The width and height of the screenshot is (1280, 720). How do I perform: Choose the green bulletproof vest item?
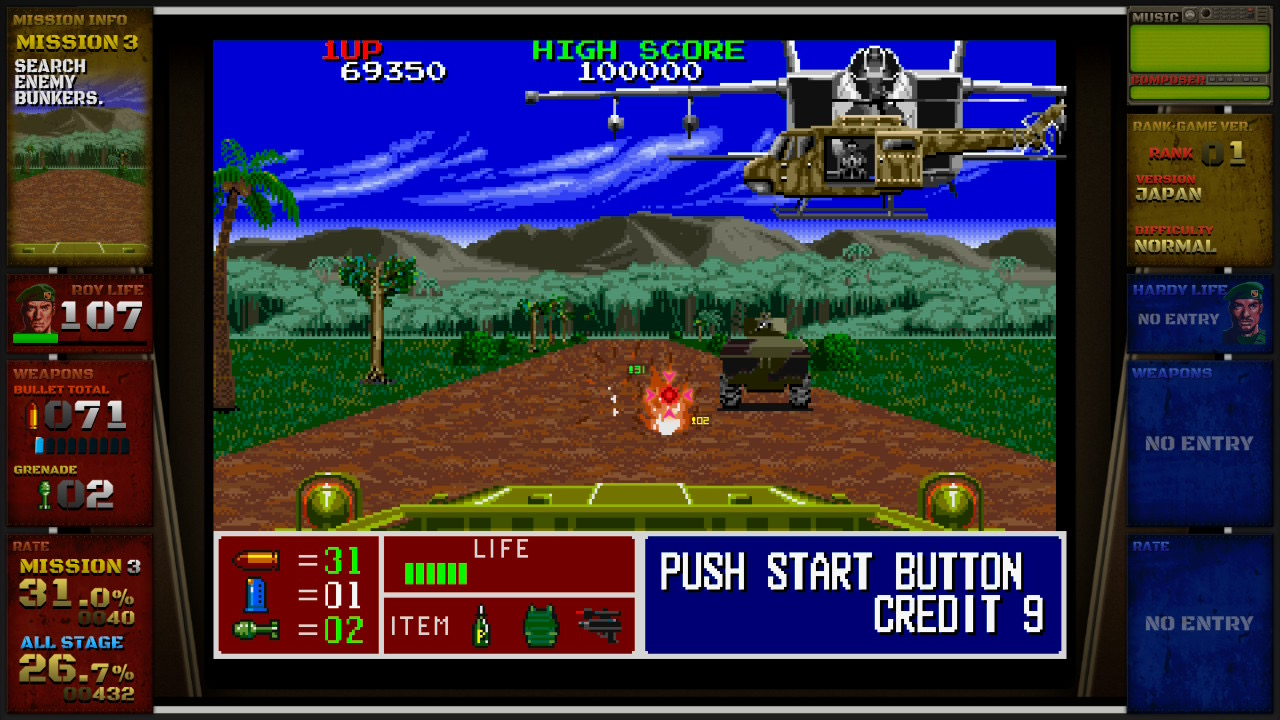540,626
